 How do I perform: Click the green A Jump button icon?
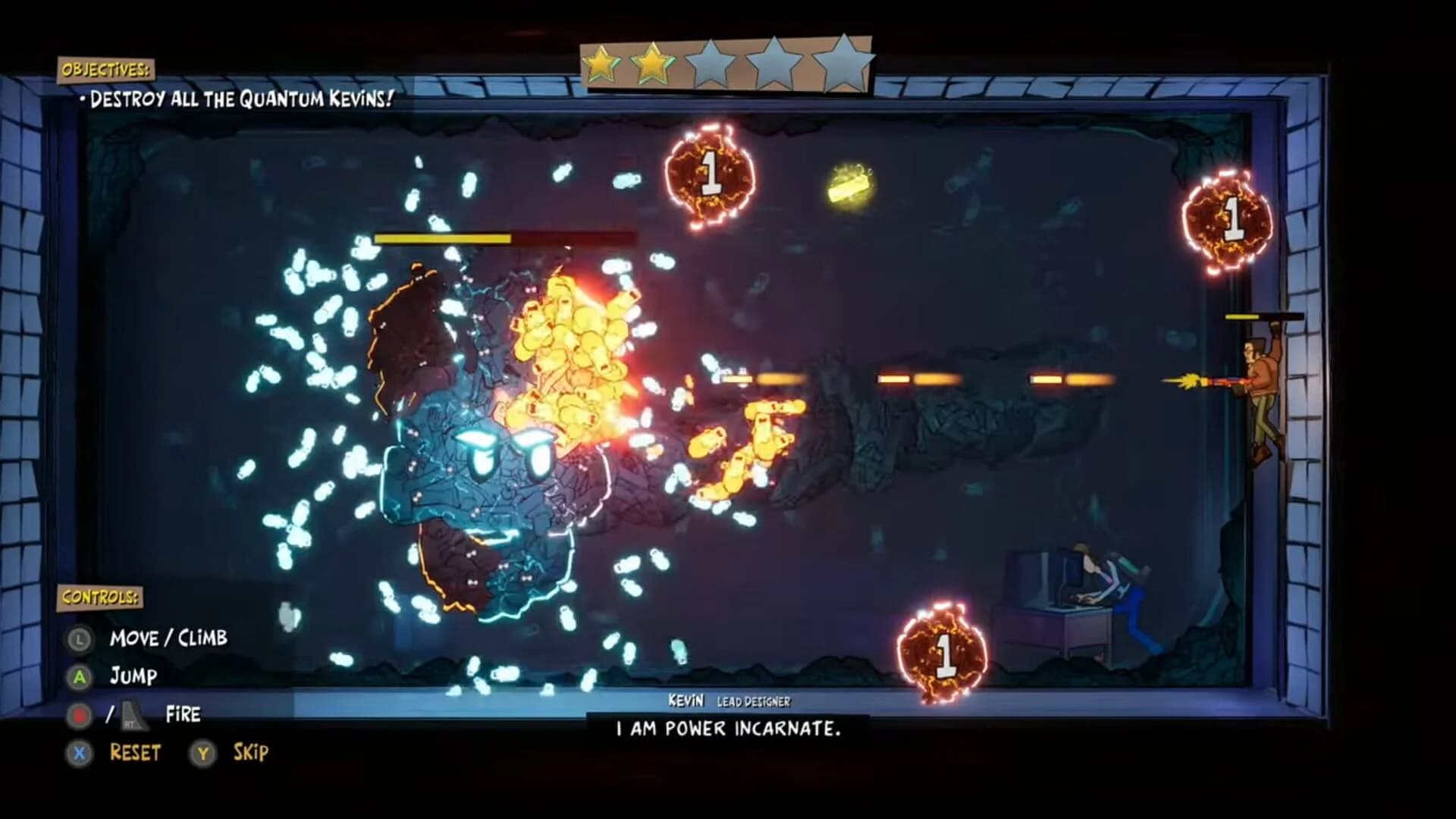click(x=78, y=676)
